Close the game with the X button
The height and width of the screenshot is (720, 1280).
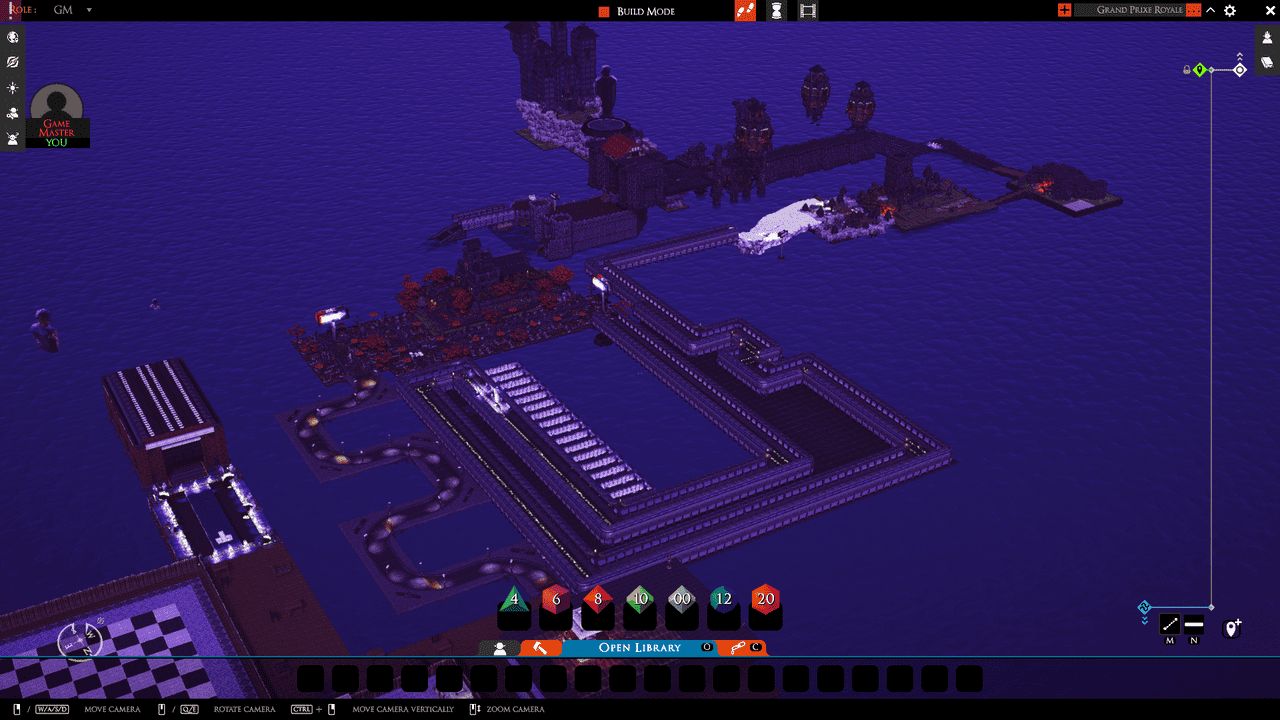coord(1258,11)
